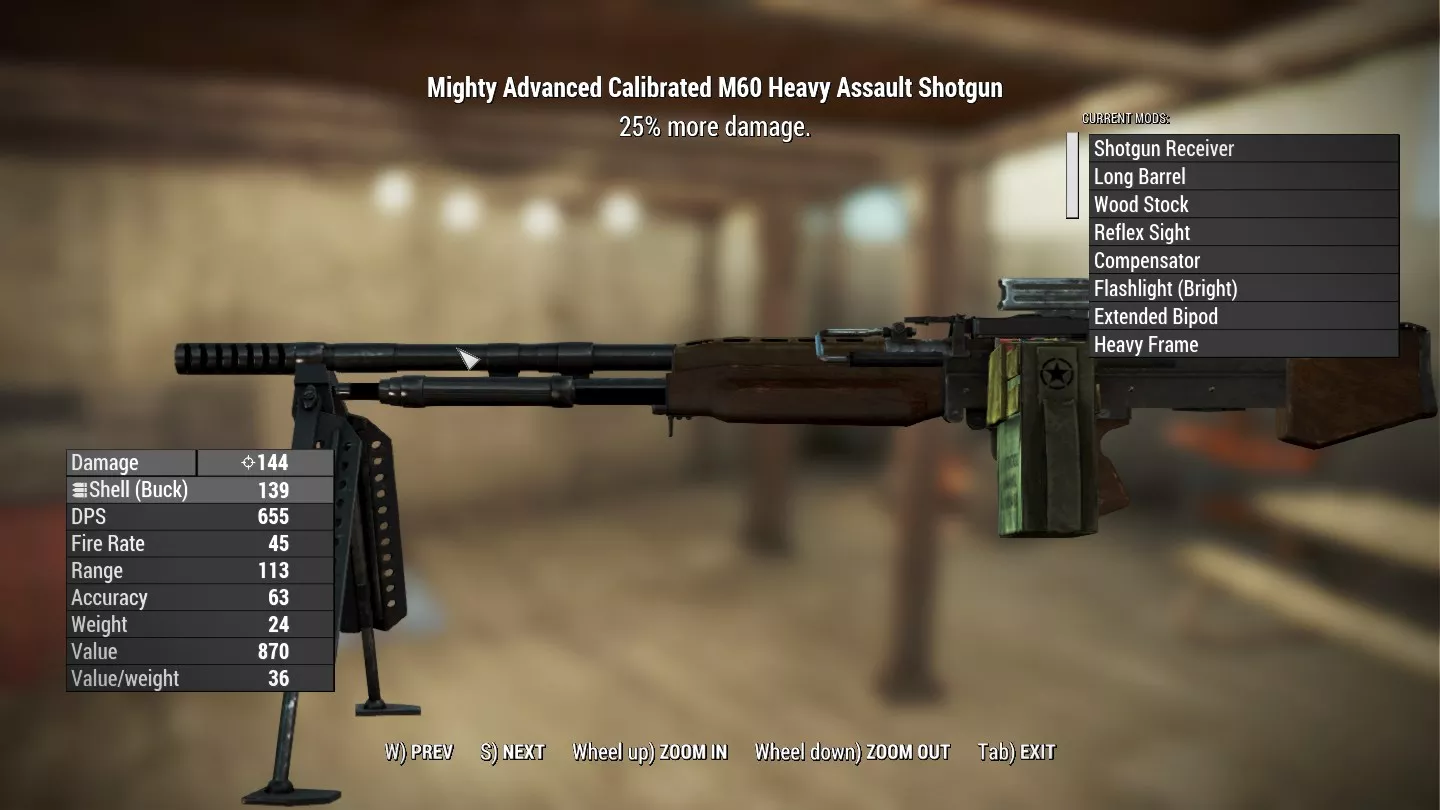Show the NEXT item

(513, 752)
